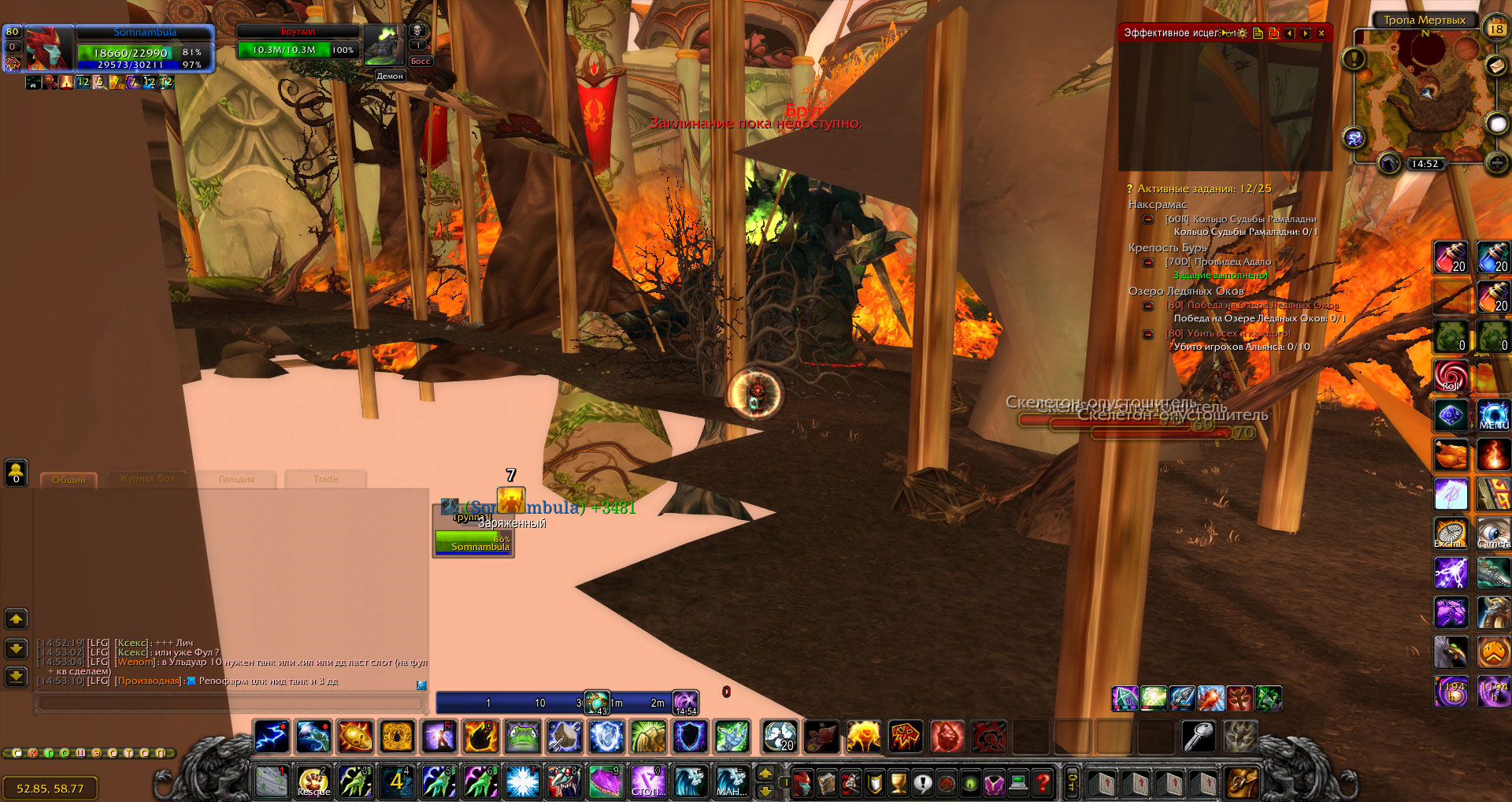
Task: Use the silver key action slot
Action: click(1199, 737)
